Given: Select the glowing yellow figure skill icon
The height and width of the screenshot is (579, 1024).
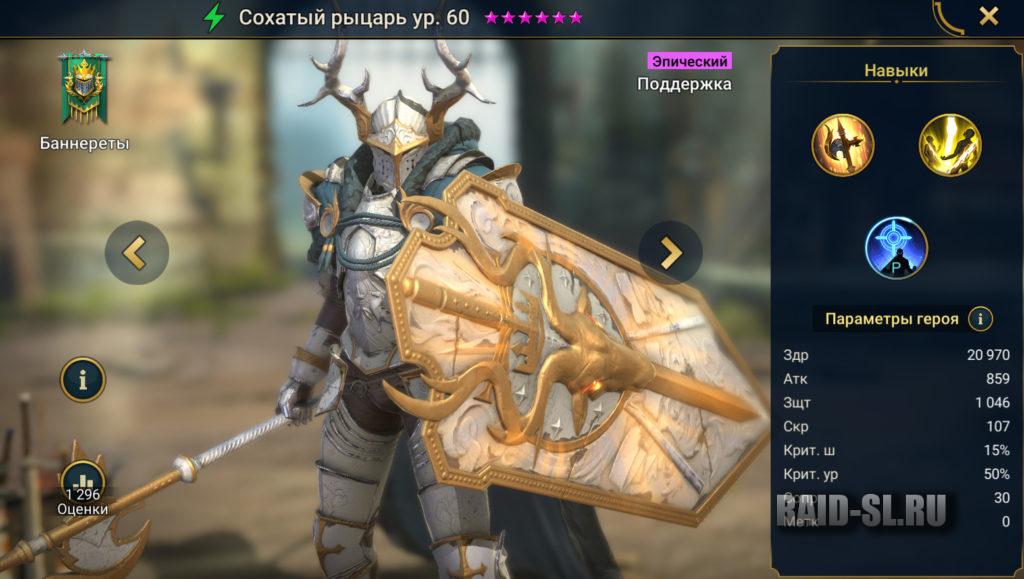Looking at the screenshot, I should 950,145.
